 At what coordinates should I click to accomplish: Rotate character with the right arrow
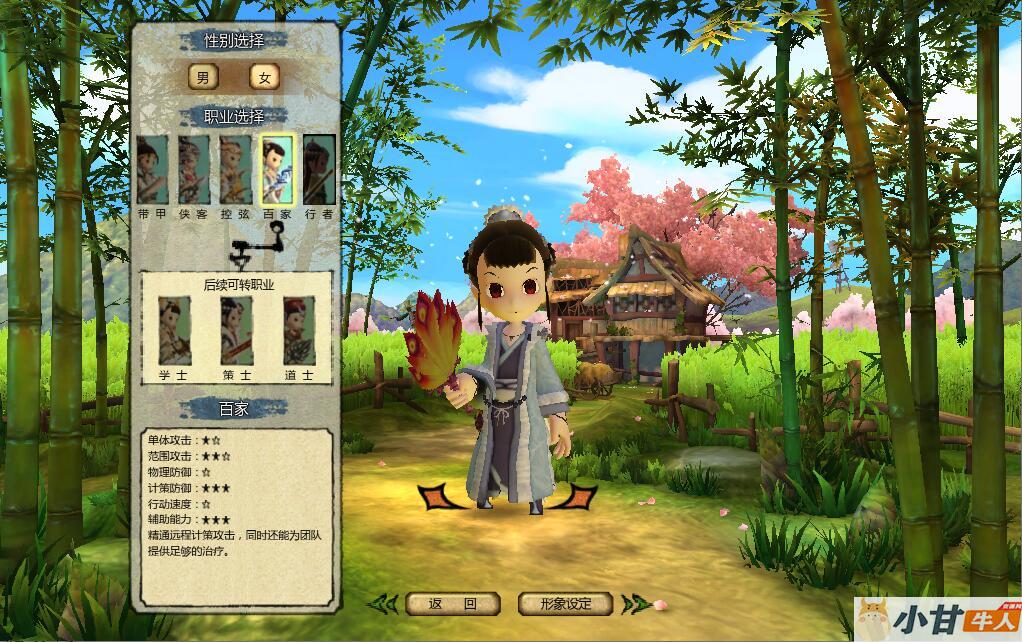(580, 496)
